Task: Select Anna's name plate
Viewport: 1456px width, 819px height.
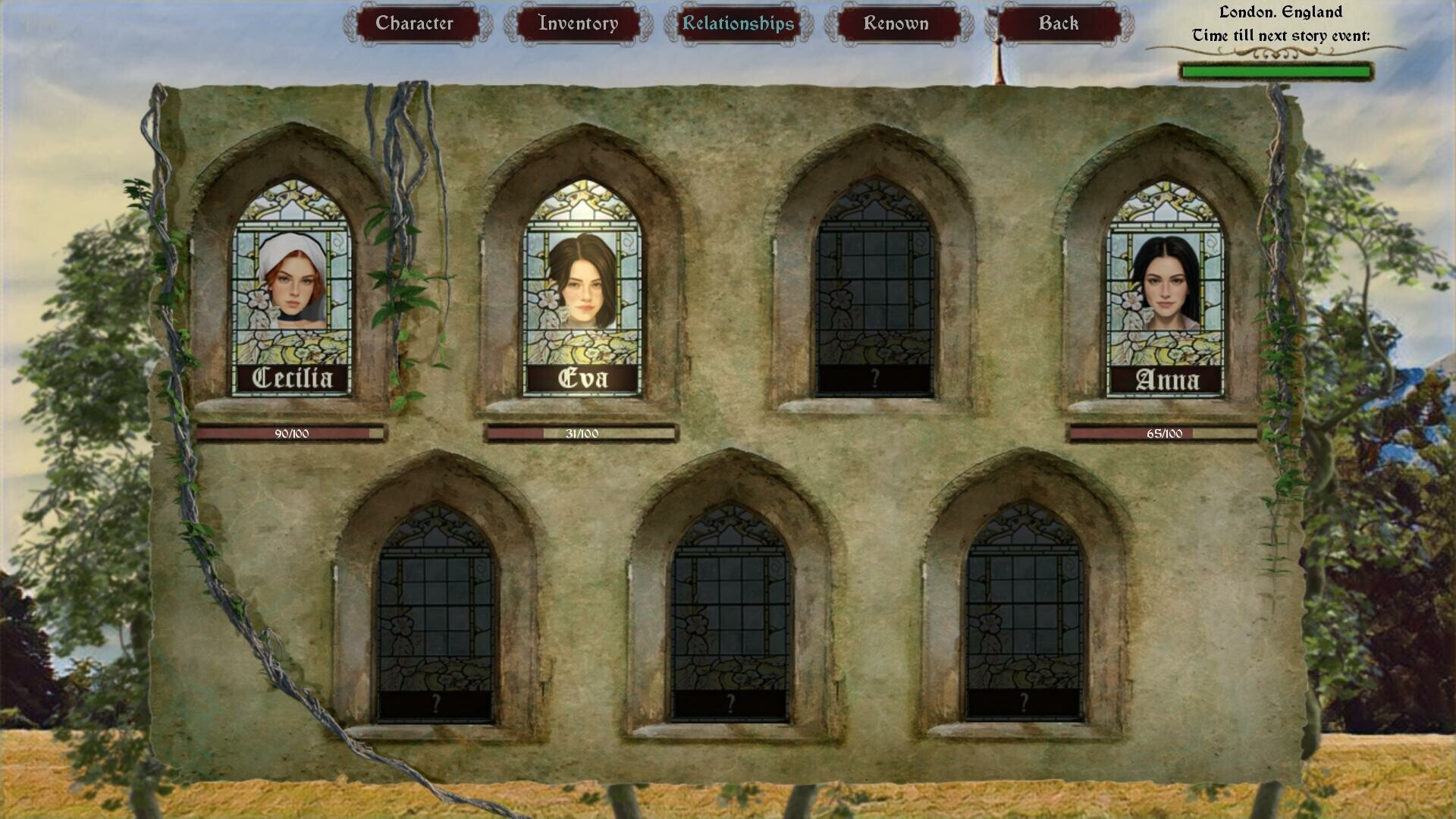Action: [x=1168, y=379]
